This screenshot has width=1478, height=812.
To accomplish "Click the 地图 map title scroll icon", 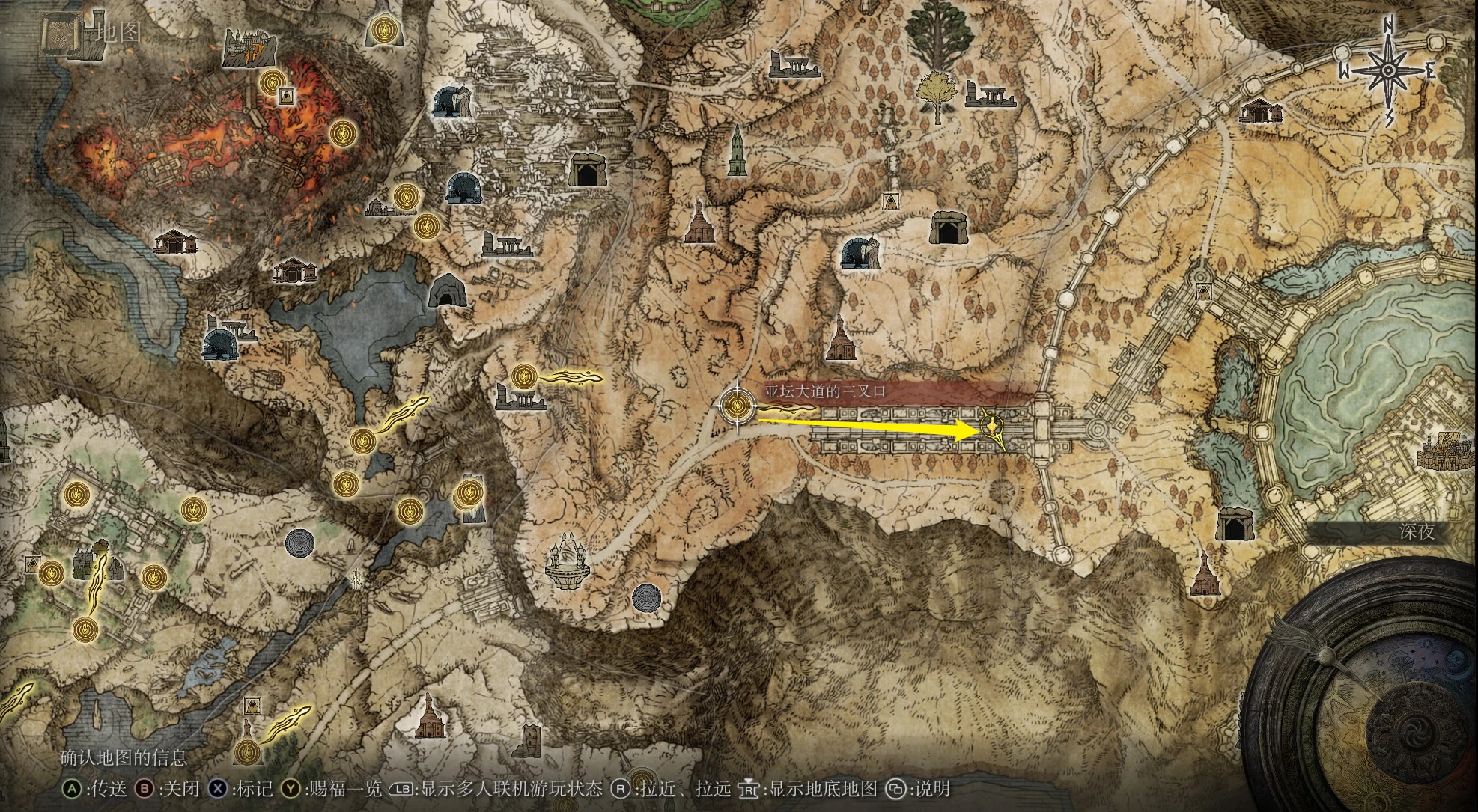I will pyautogui.click(x=59, y=34).
